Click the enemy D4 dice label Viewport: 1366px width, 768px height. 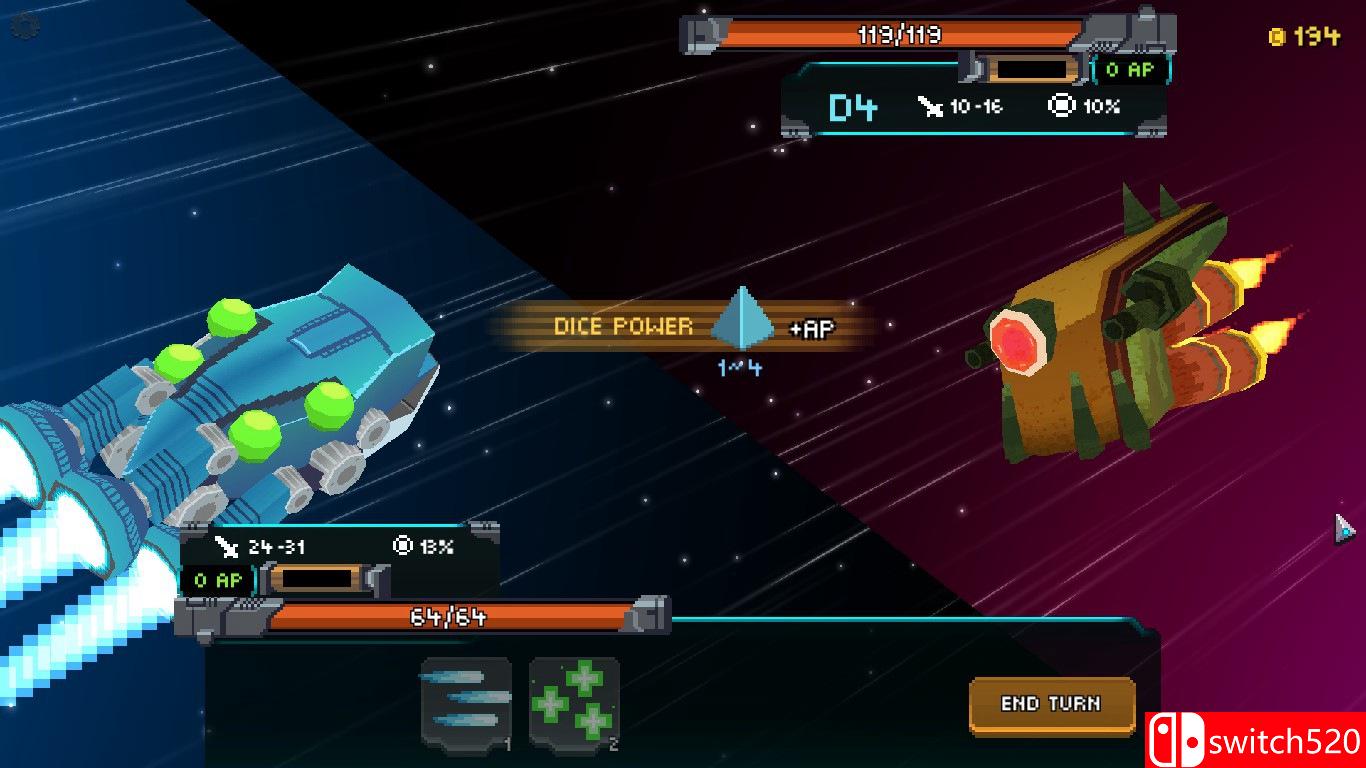coord(855,105)
